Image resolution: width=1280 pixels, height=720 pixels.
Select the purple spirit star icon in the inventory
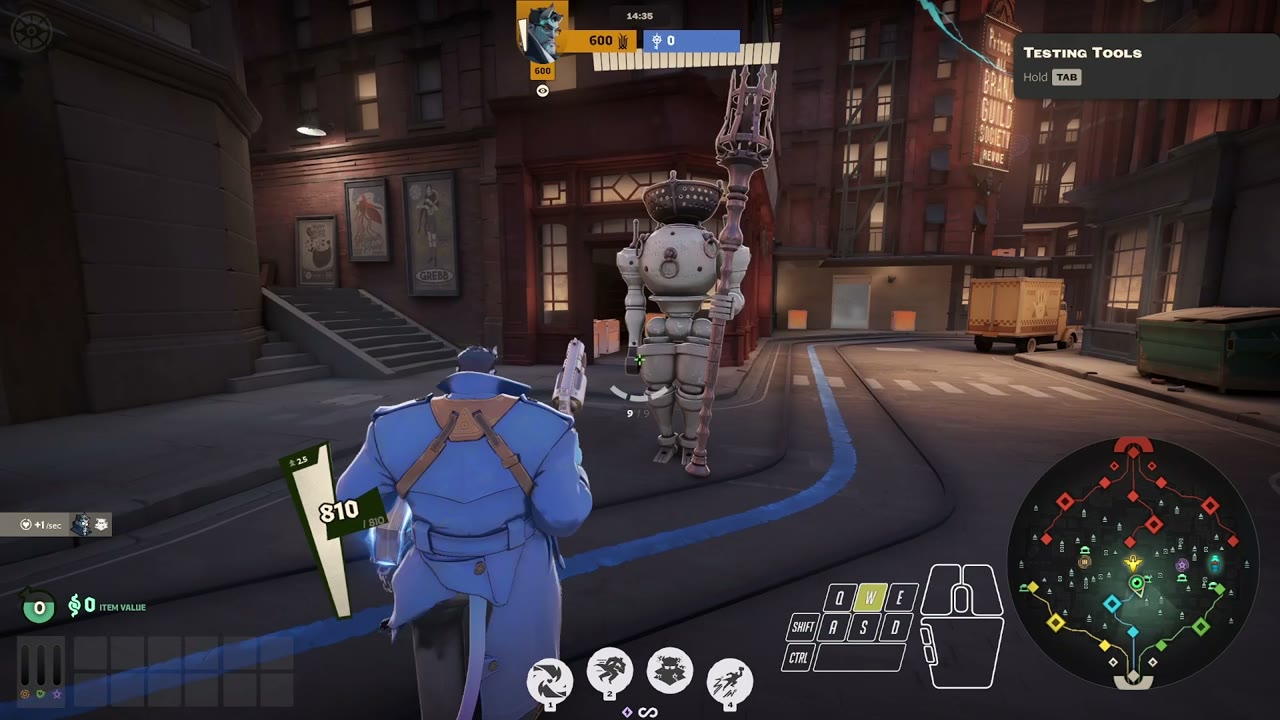click(56, 694)
